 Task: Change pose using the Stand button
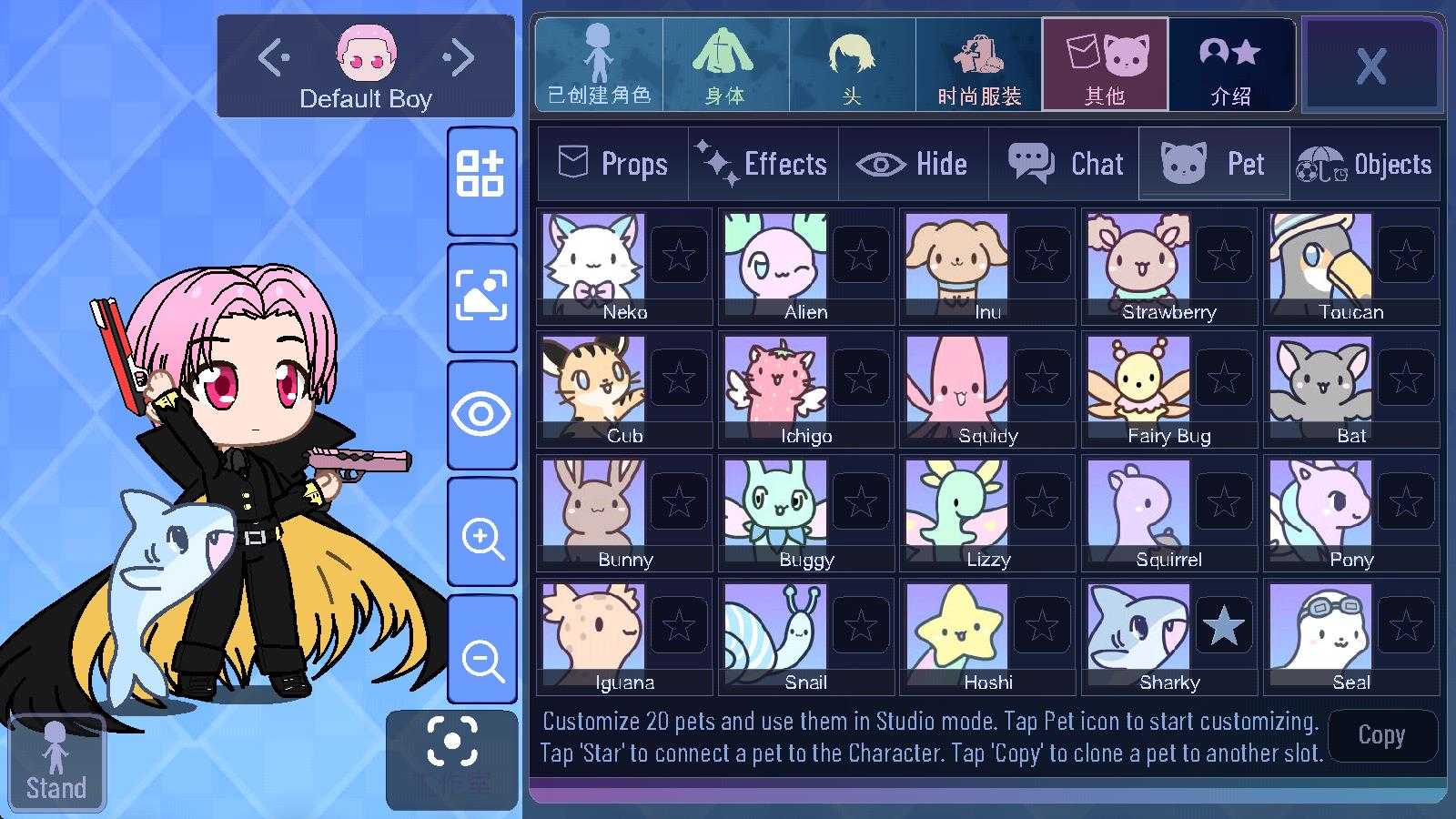(x=56, y=763)
